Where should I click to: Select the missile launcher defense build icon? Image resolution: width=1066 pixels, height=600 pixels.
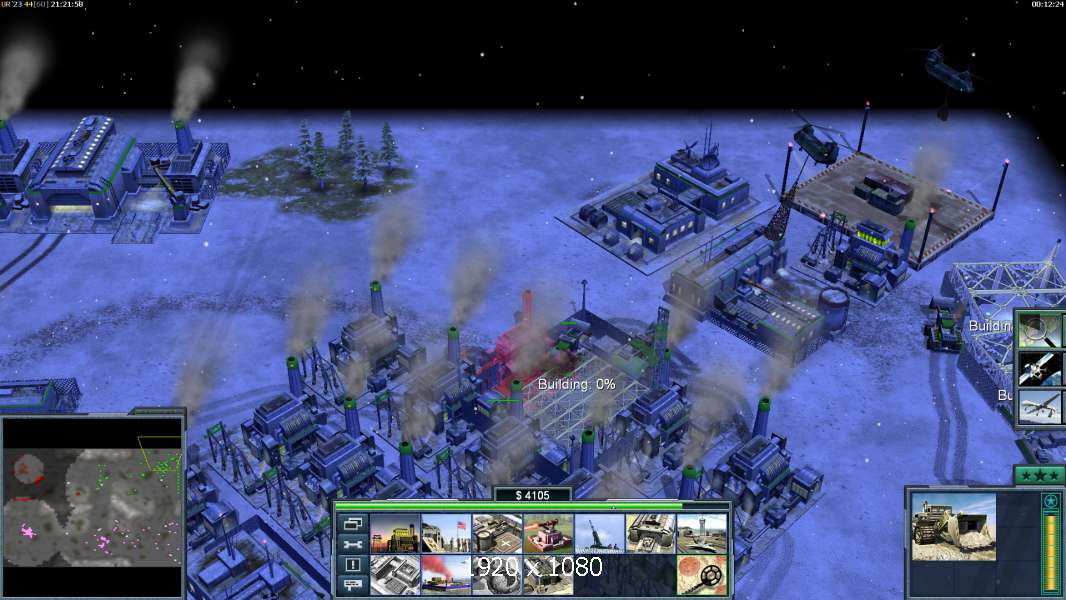click(599, 533)
